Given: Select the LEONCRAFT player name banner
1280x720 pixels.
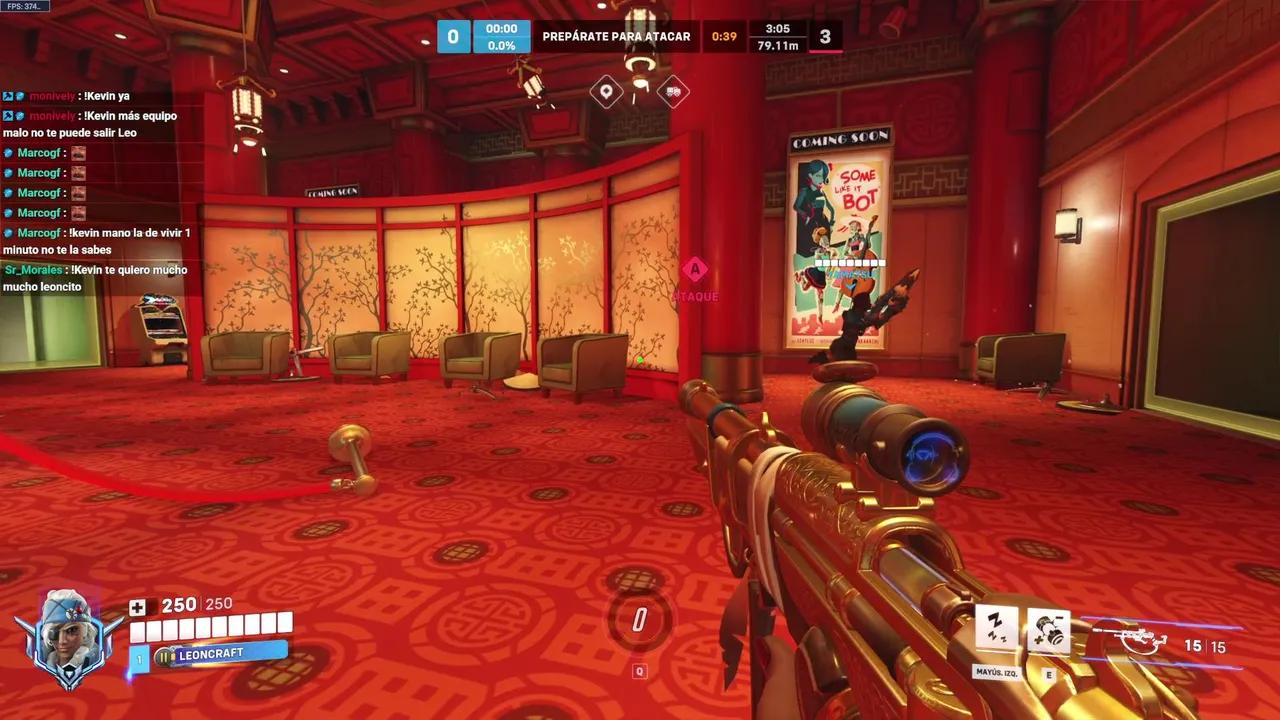Looking at the screenshot, I should pos(220,654).
